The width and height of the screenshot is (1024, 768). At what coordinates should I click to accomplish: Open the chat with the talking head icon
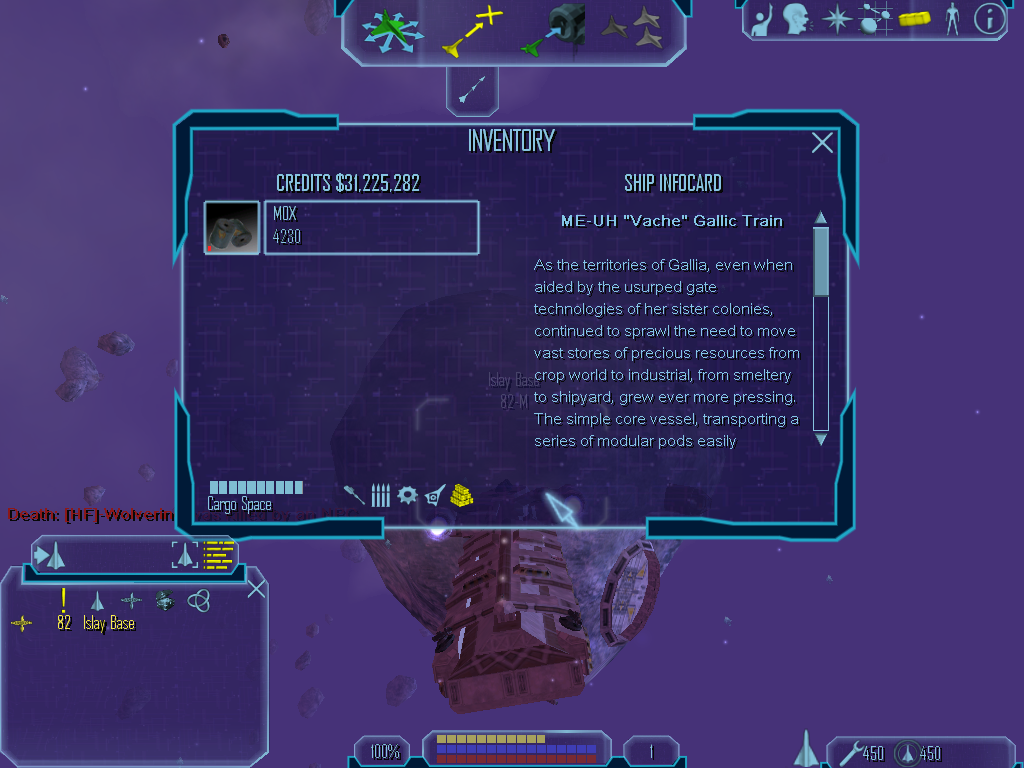coord(795,18)
